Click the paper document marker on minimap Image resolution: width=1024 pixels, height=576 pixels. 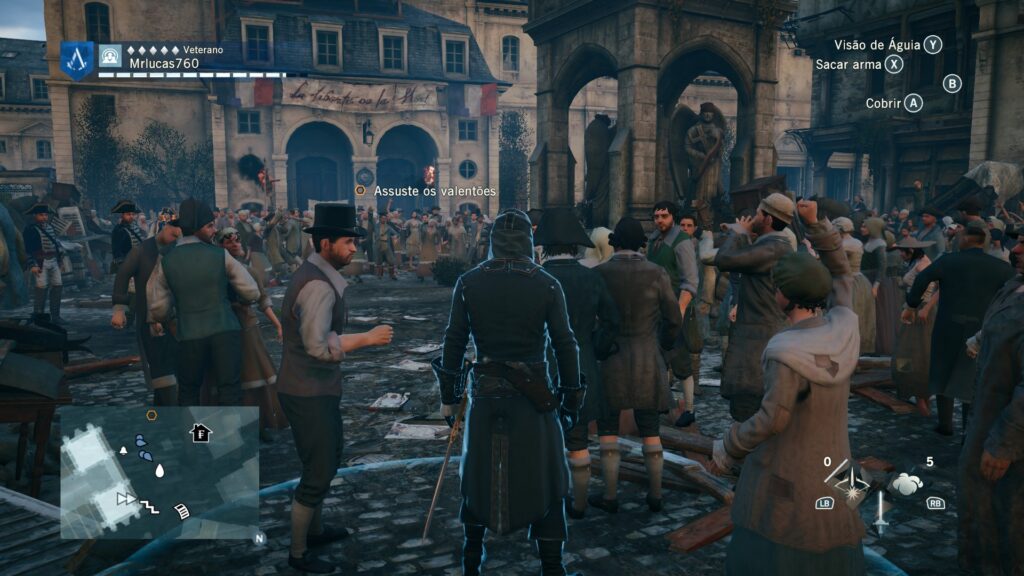point(183,511)
